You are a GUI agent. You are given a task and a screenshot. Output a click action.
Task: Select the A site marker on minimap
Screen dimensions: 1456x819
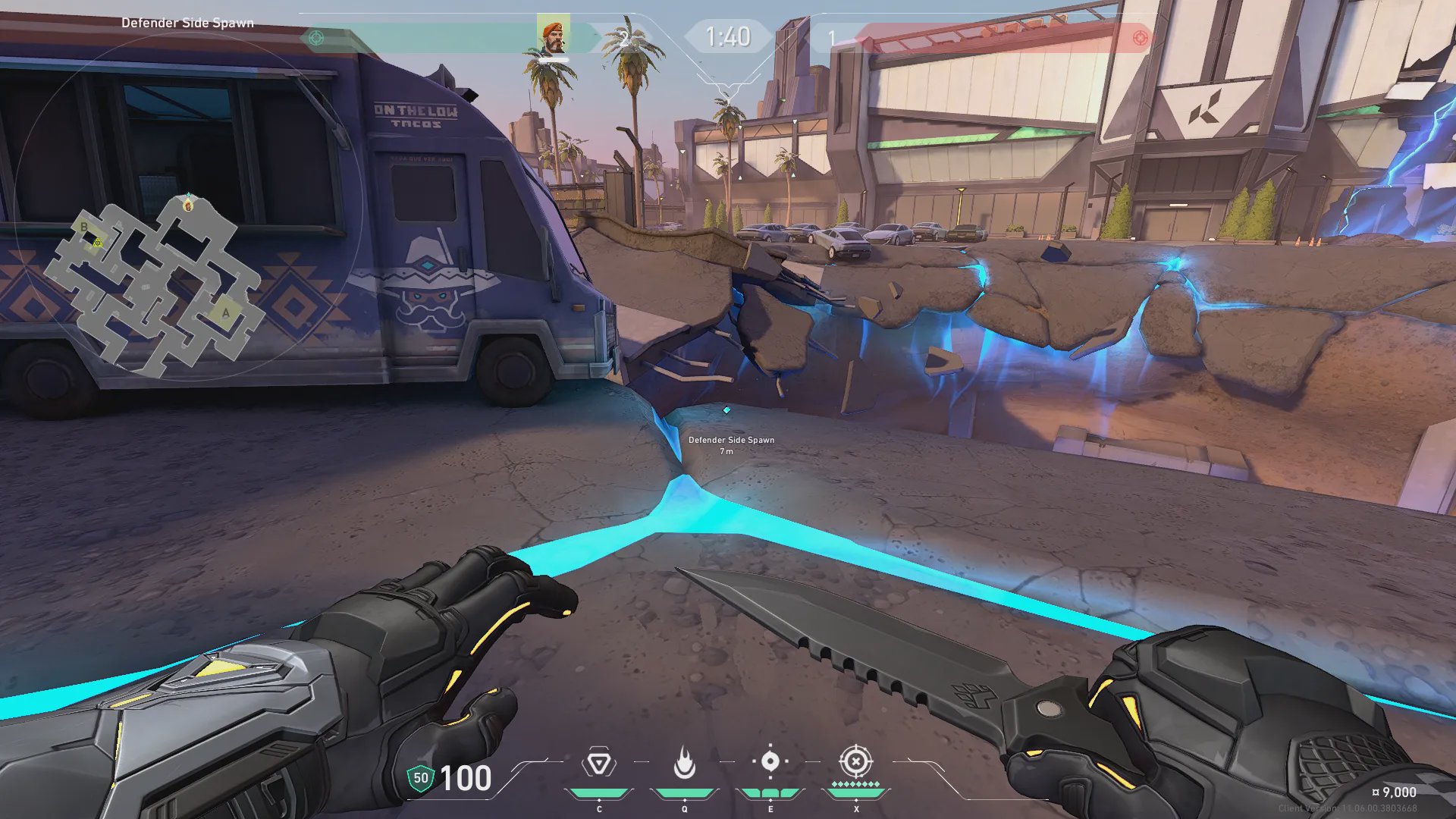(x=225, y=312)
